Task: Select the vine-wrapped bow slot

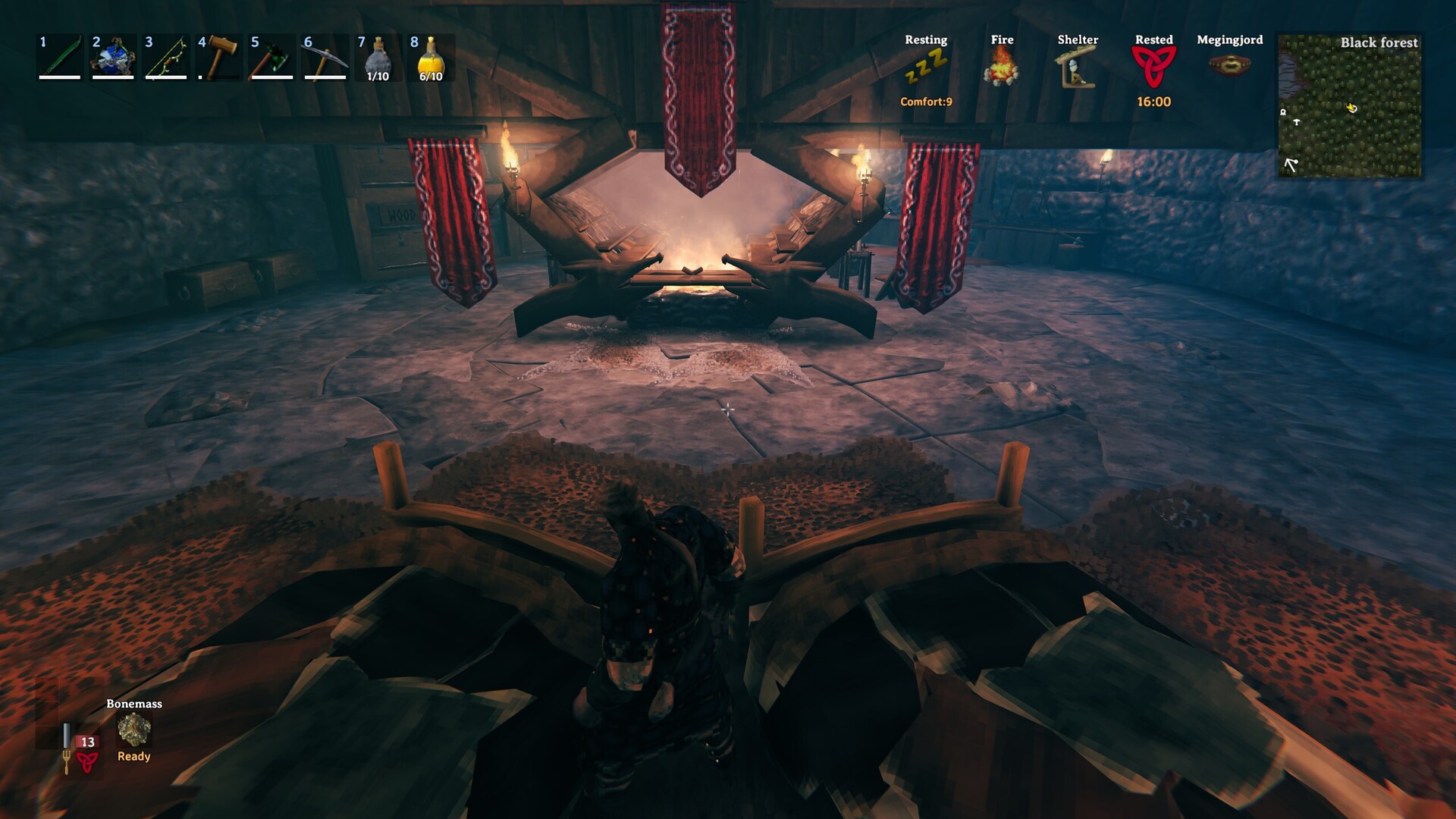Action: coord(166,57)
